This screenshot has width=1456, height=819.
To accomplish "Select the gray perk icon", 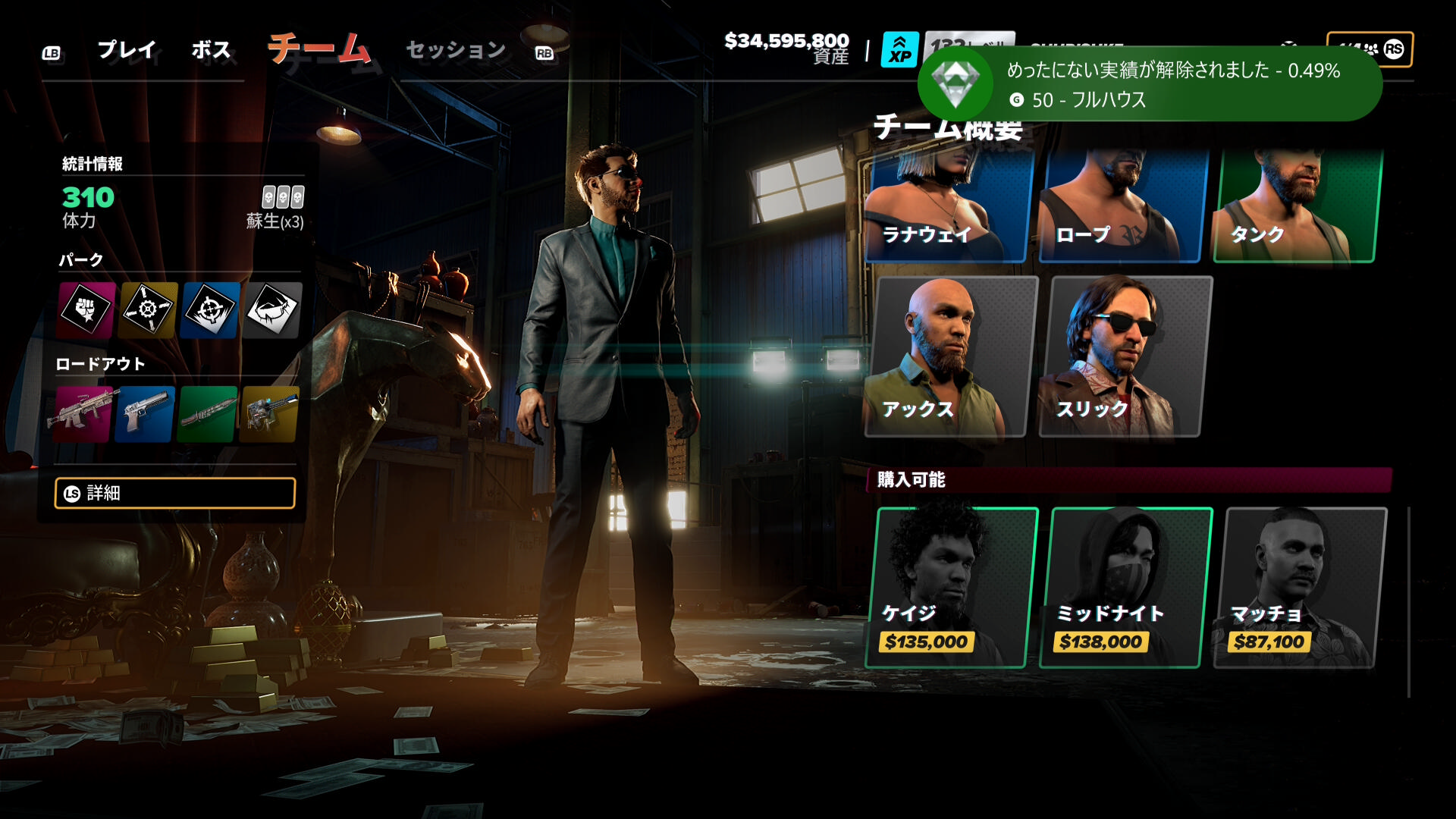I will [272, 309].
